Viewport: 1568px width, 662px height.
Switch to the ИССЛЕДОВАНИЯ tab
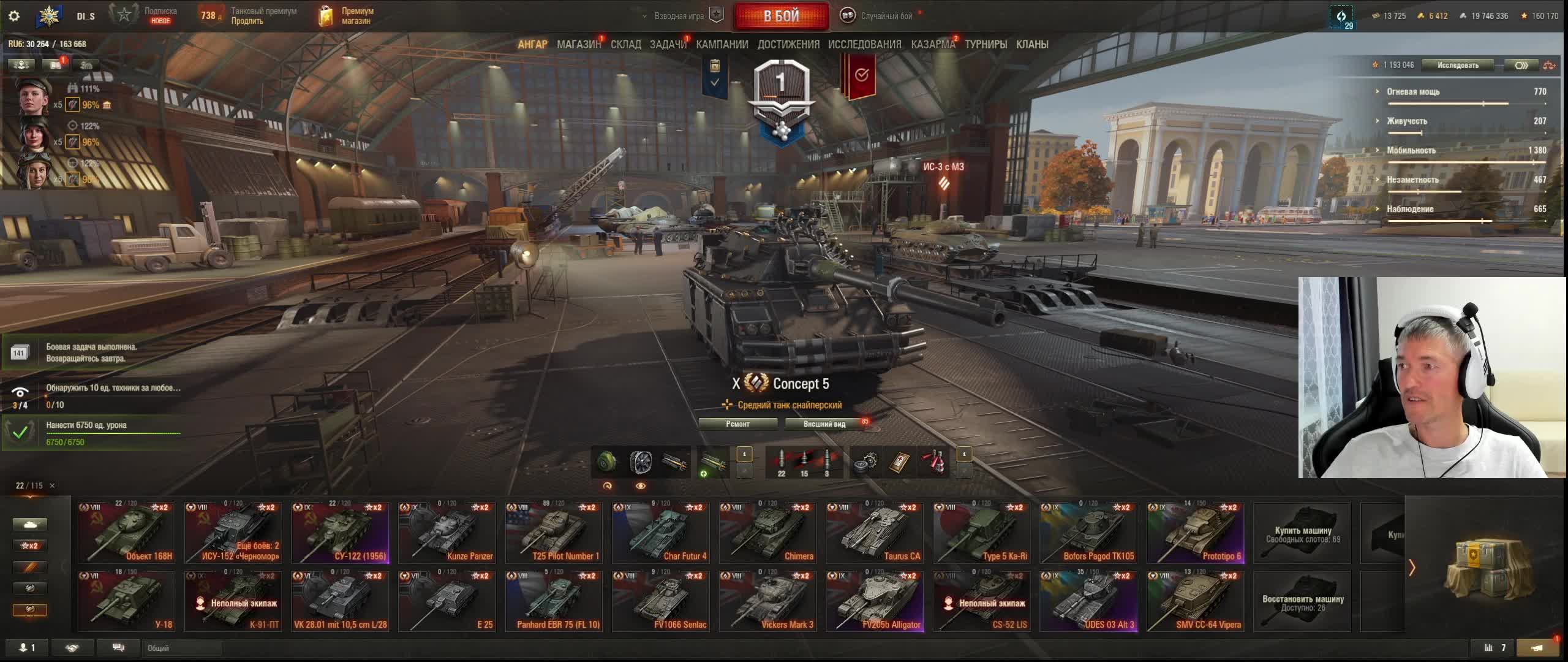[x=864, y=44]
